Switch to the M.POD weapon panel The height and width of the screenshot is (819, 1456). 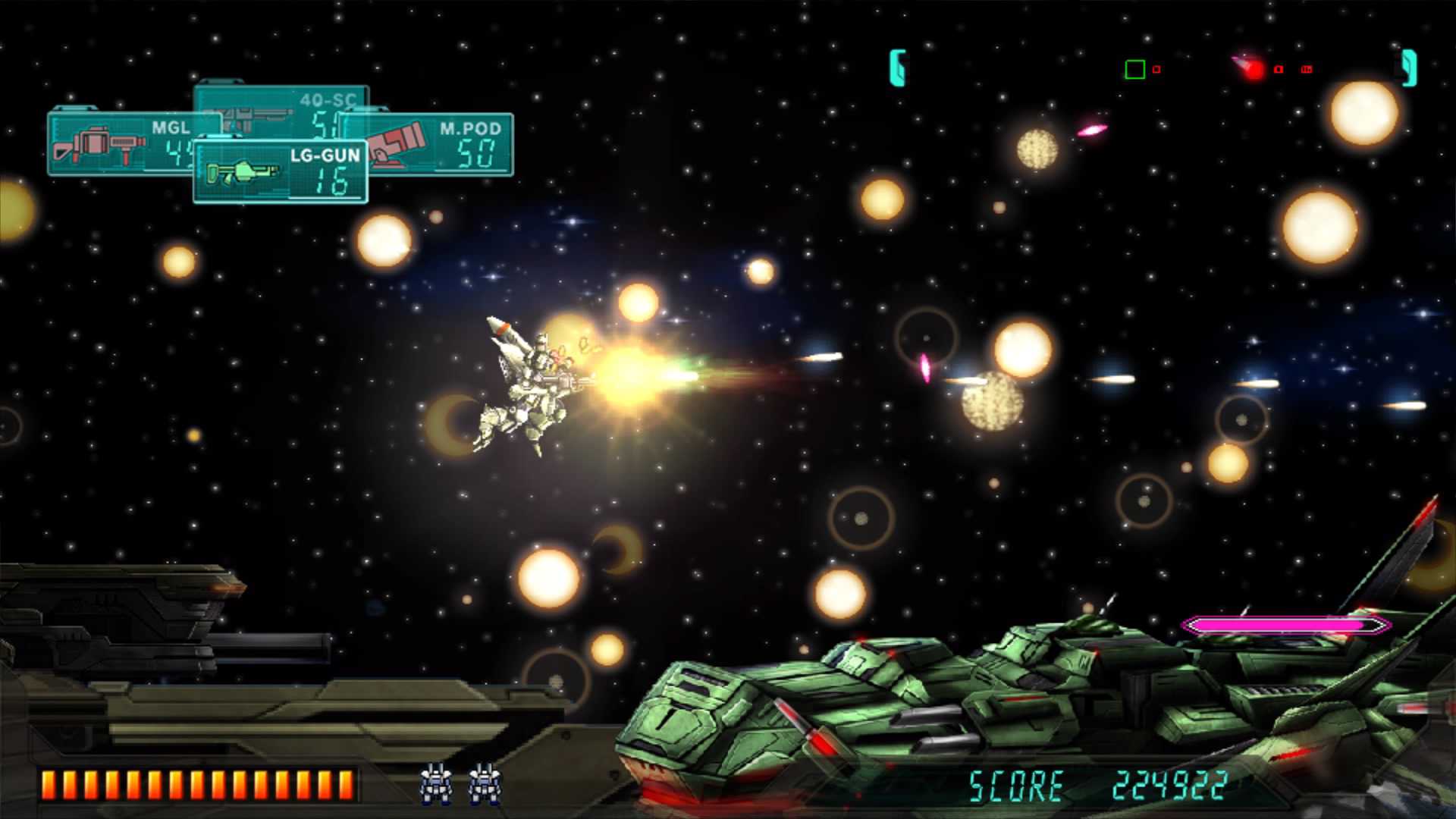447,144
